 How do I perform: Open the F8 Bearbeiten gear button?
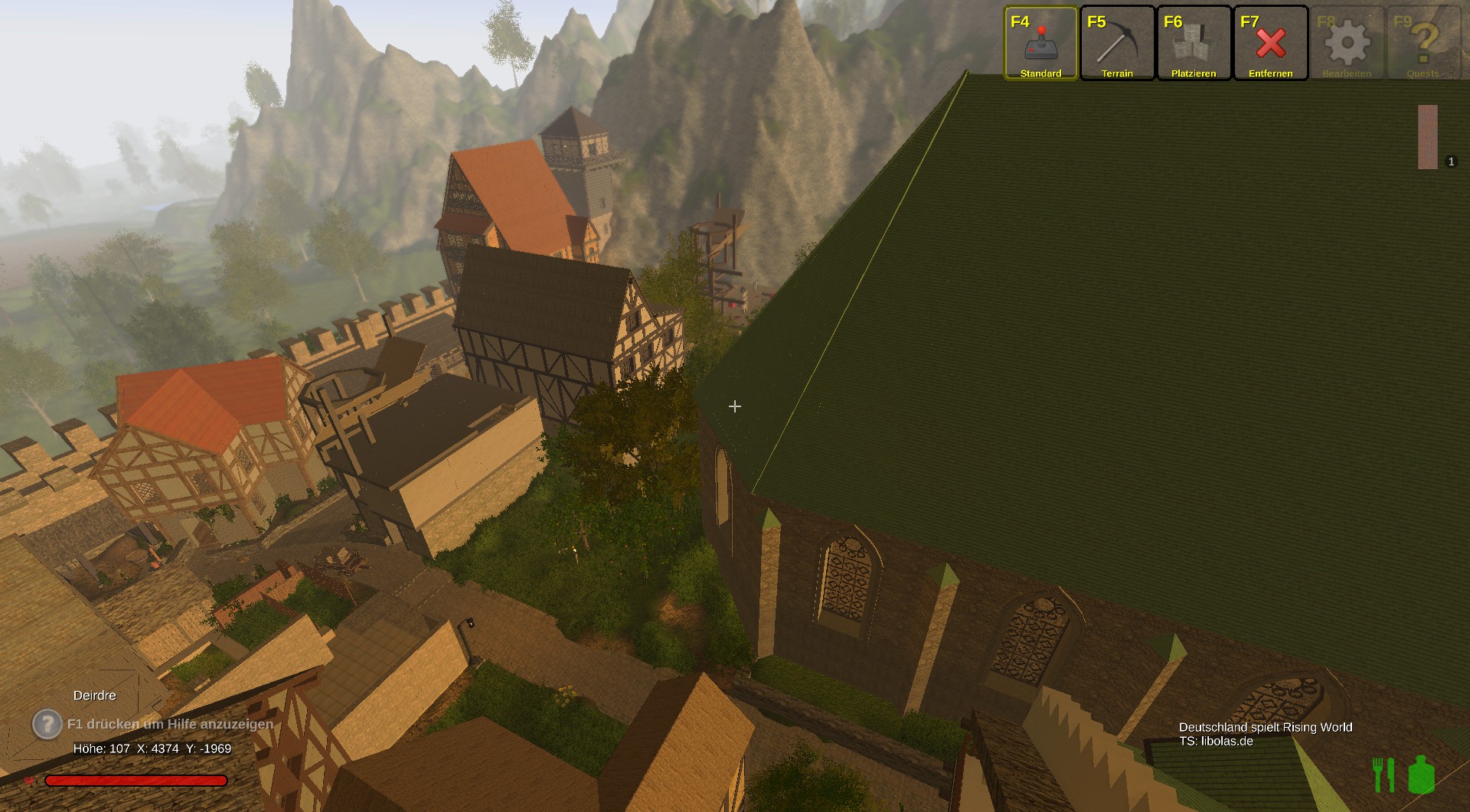tap(1347, 44)
